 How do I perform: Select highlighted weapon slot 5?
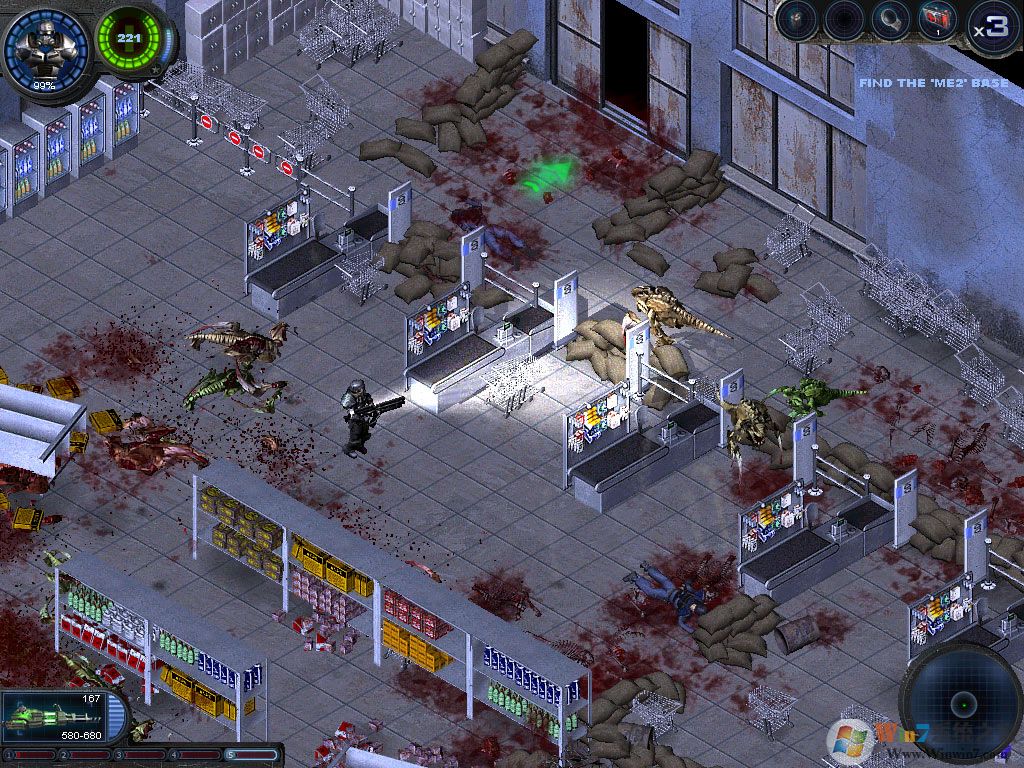(252, 754)
